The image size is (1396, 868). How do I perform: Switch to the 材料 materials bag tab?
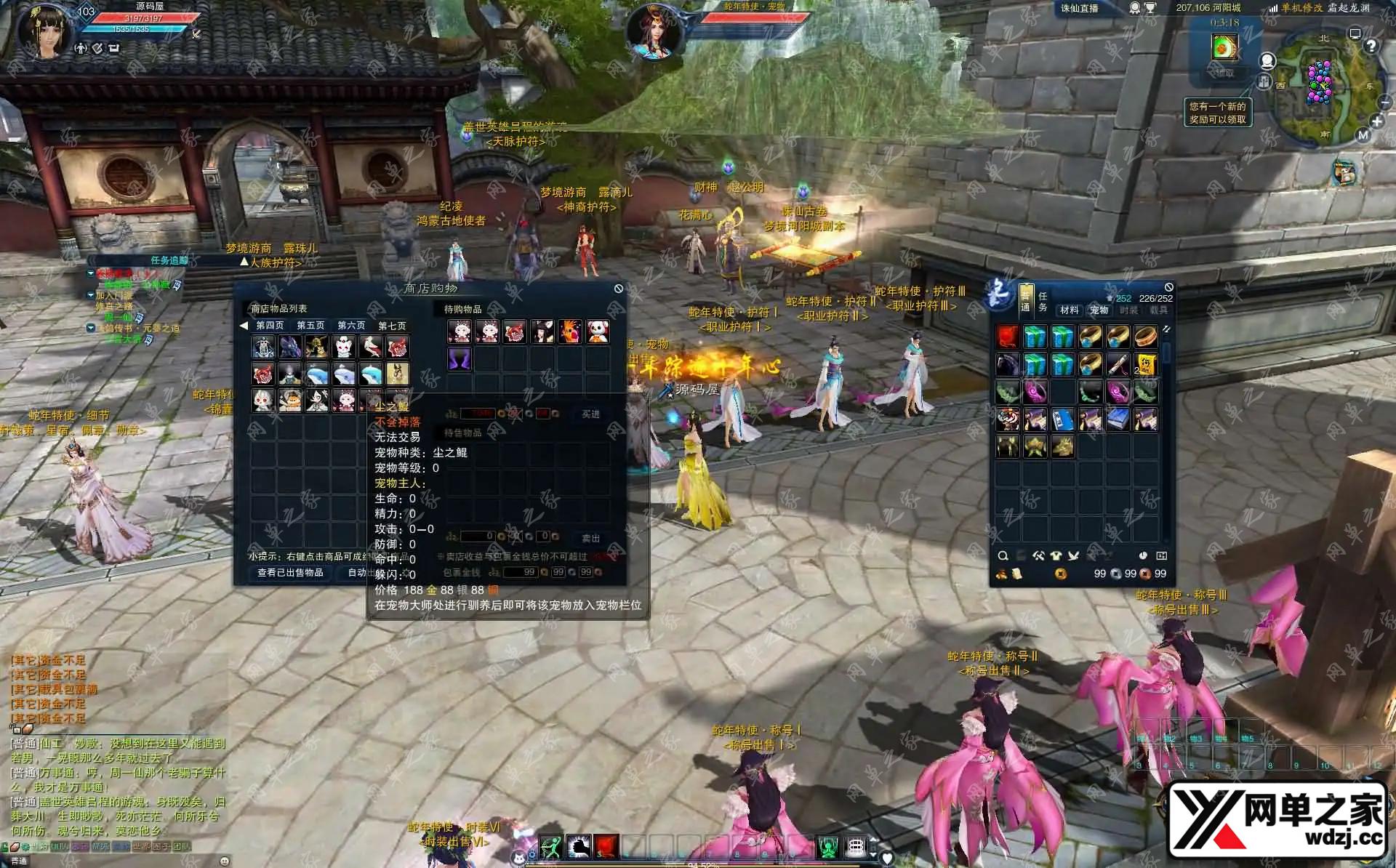1069,310
